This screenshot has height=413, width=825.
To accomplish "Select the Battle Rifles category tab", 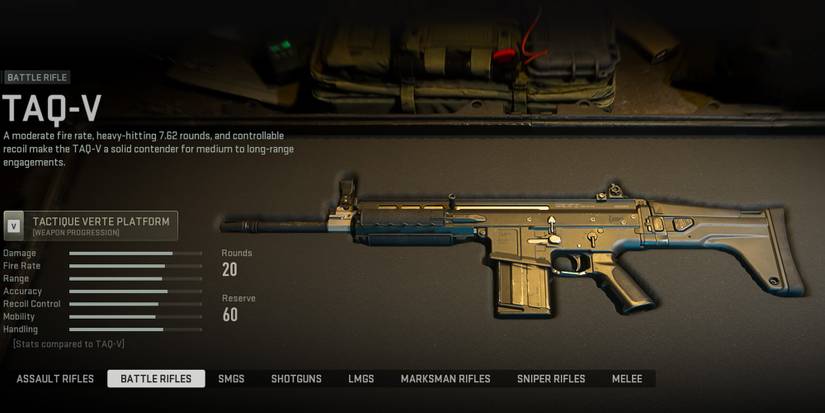I will pos(156,379).
